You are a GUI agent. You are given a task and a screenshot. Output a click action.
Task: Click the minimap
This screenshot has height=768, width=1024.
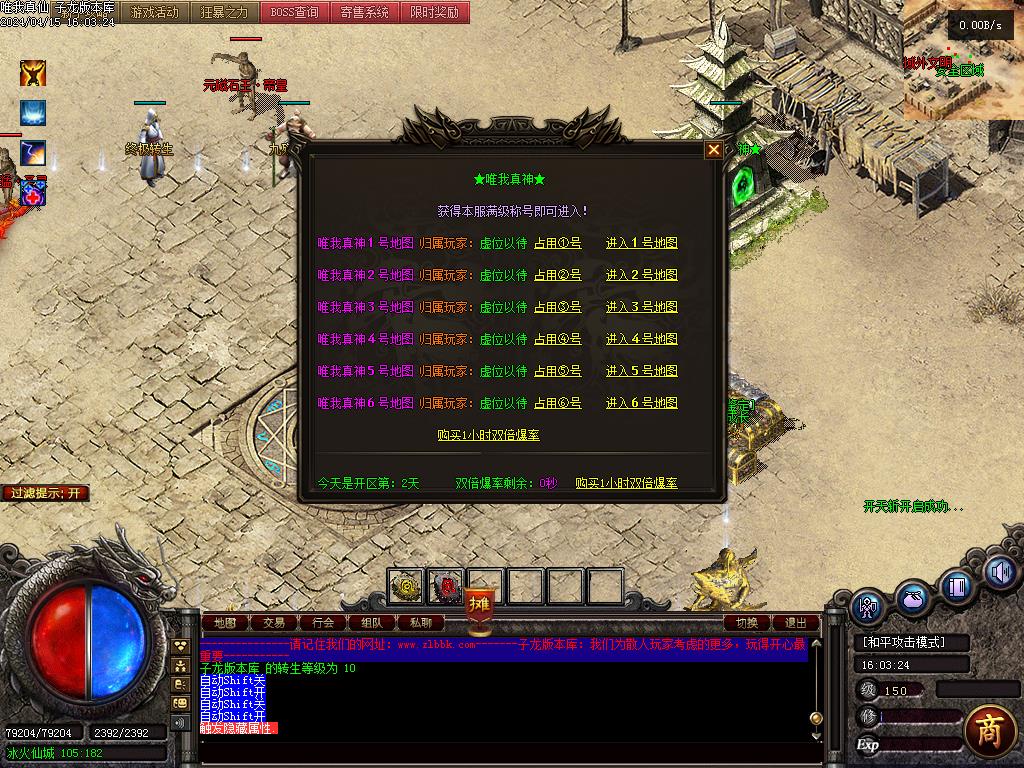pos(963,60)
